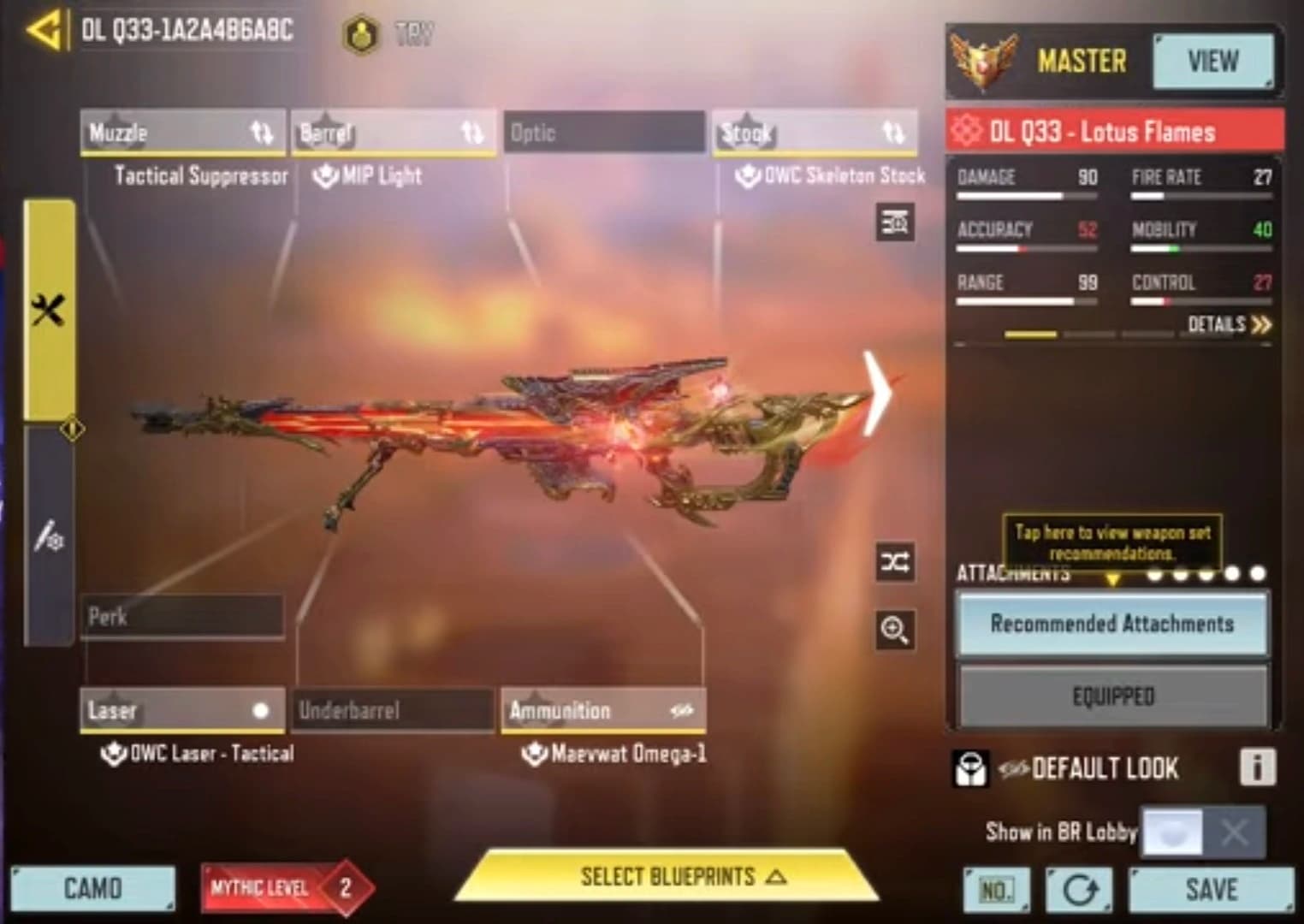Reset attachments with the circular arrow
The image size is (1304, 924).
pos(1079,891)
